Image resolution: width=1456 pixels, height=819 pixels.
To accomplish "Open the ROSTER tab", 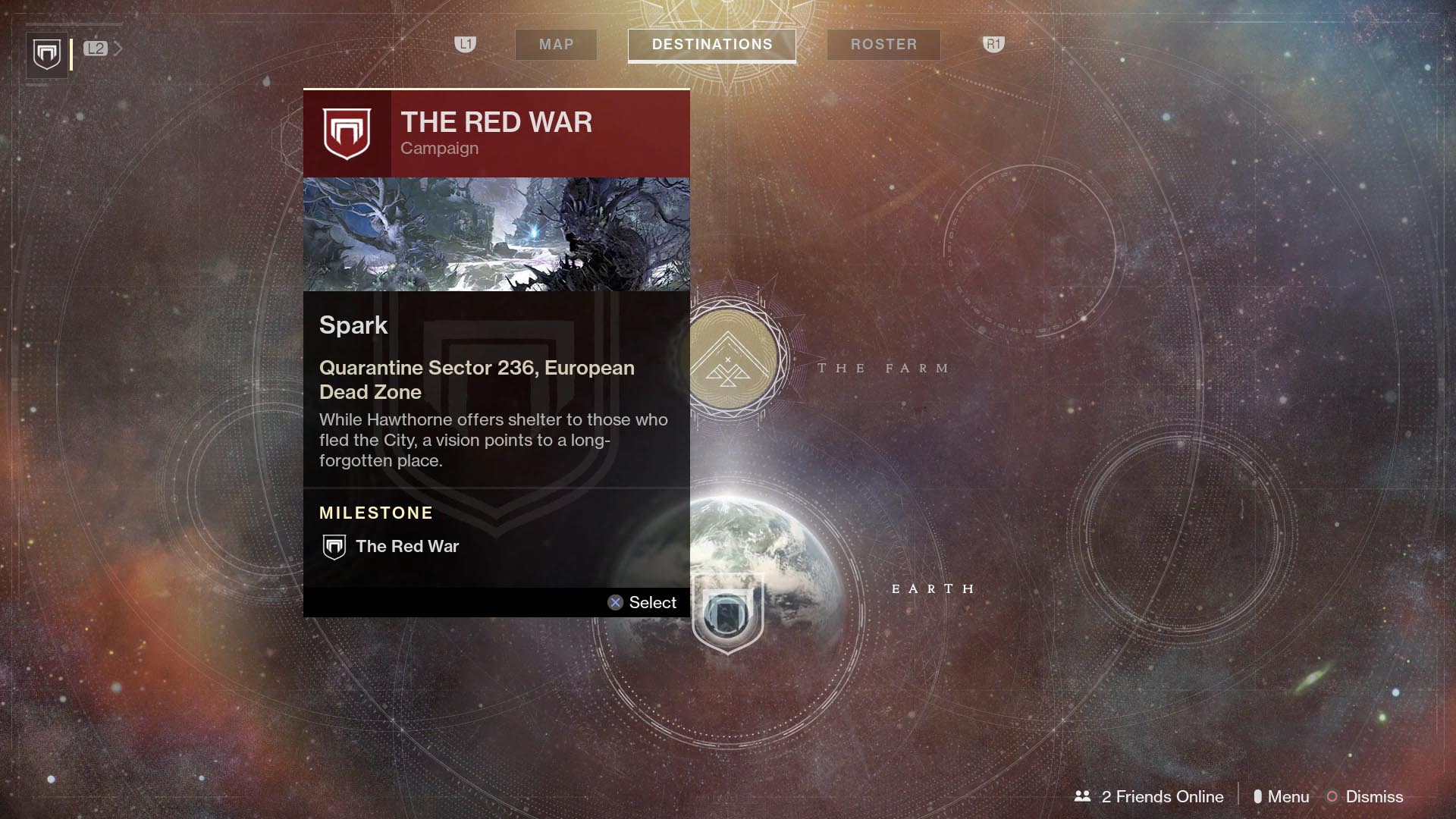I will coord(883,44).
